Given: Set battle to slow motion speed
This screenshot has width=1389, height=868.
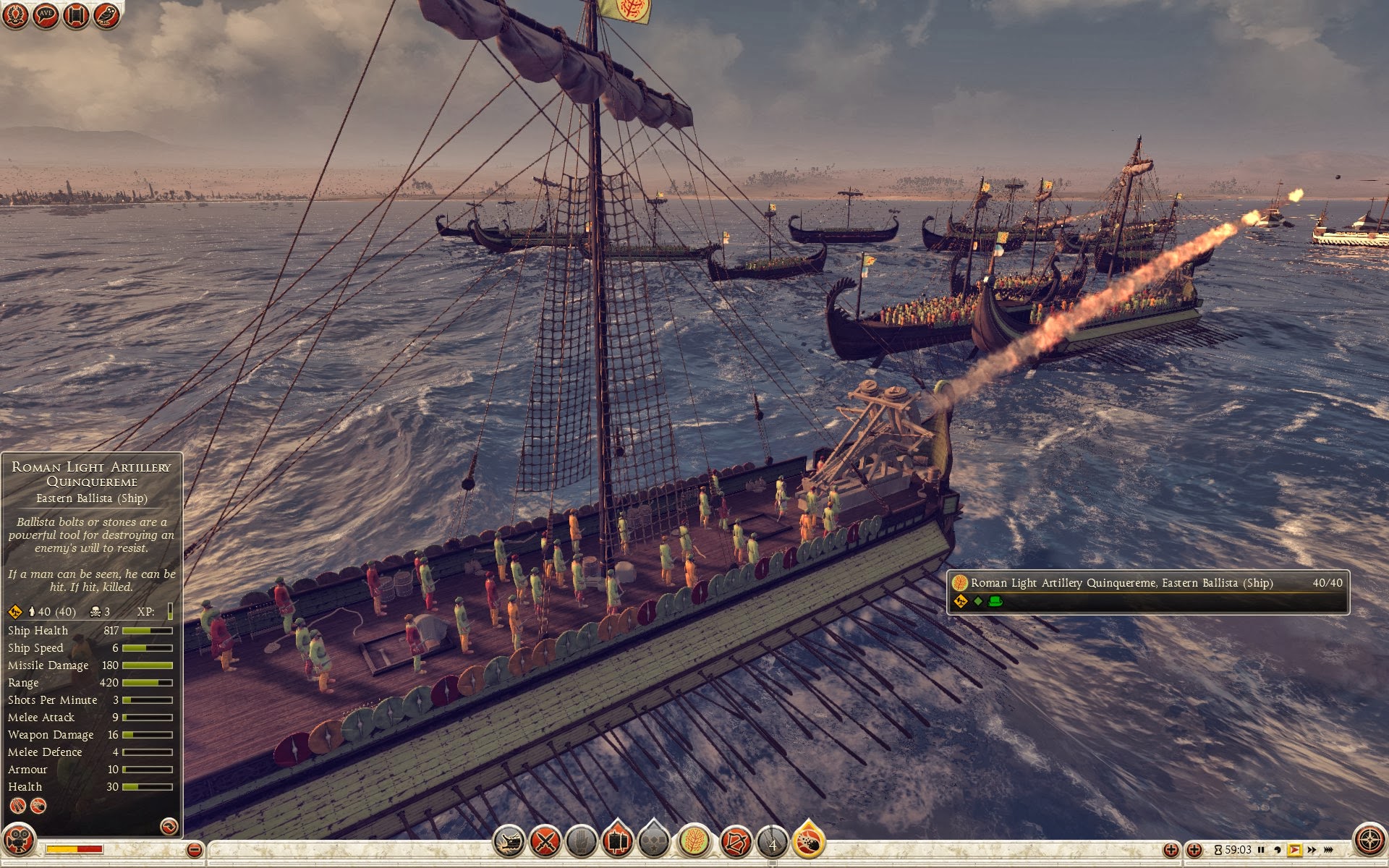Looking at the screenshot, I should point(1278,850).
